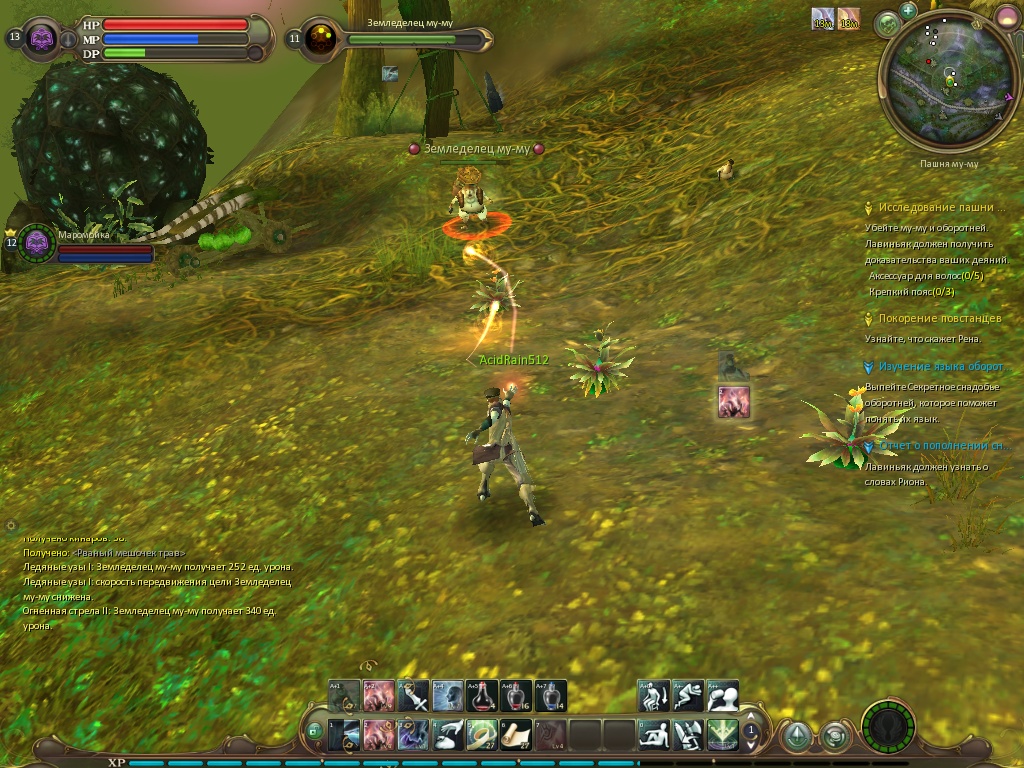1024x768 pixels.
Task: Click the minimap's green plus button
Action: coord(908,11)
